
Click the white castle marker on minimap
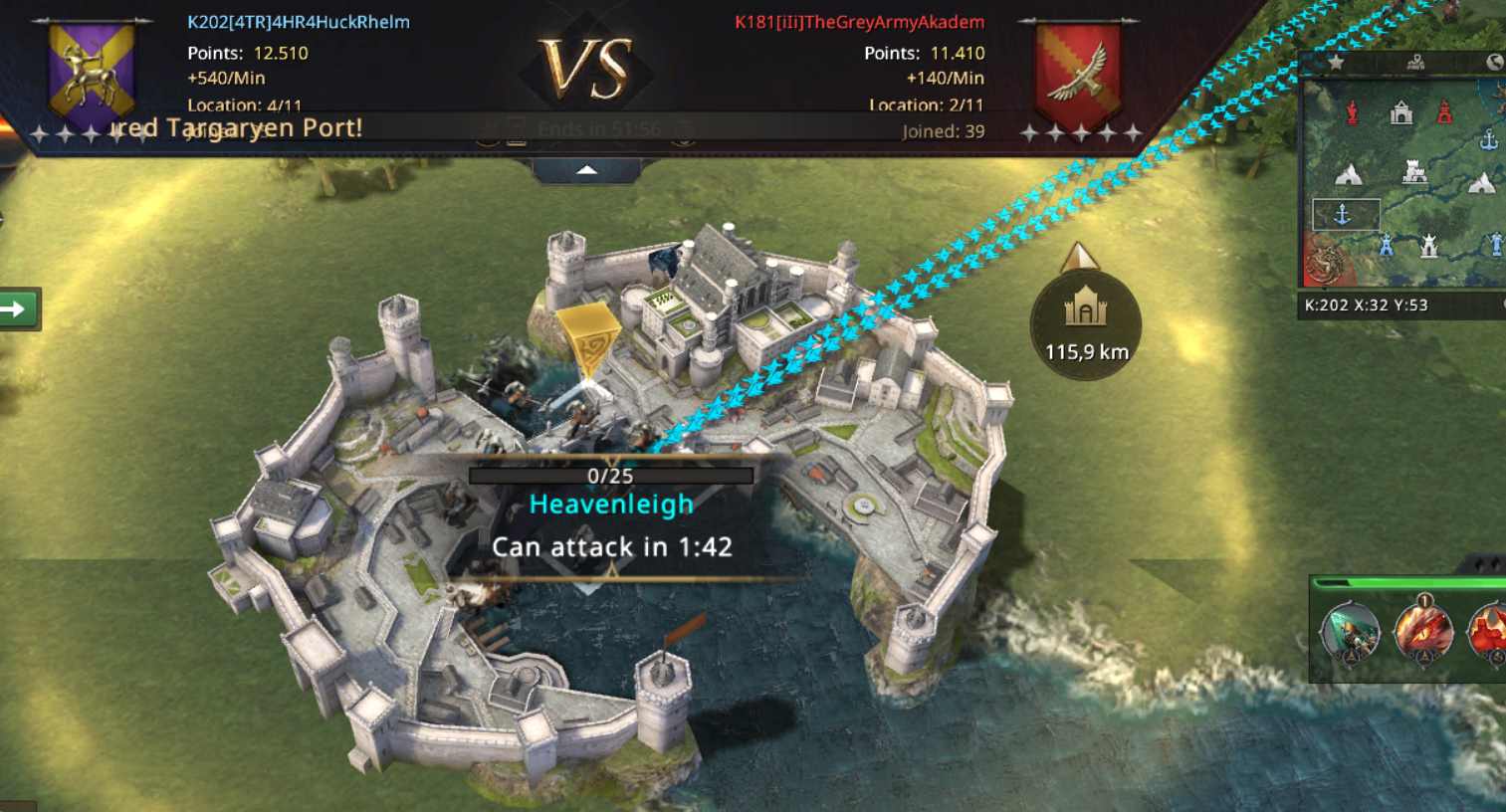(1414, 174)
